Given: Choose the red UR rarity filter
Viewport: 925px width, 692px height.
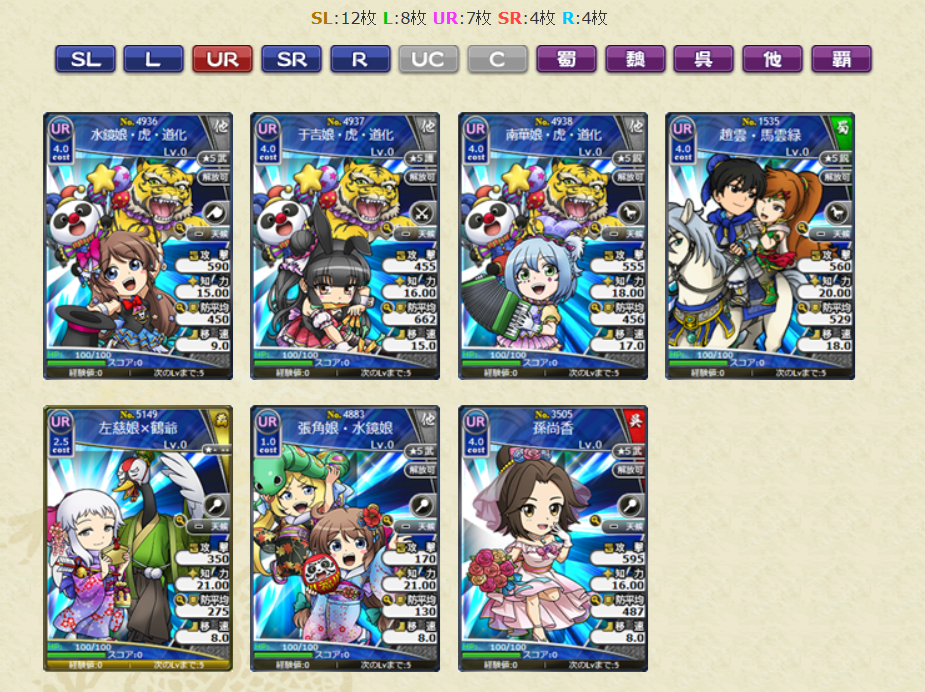Looking at the screenshot, I should tap(222, 59).
